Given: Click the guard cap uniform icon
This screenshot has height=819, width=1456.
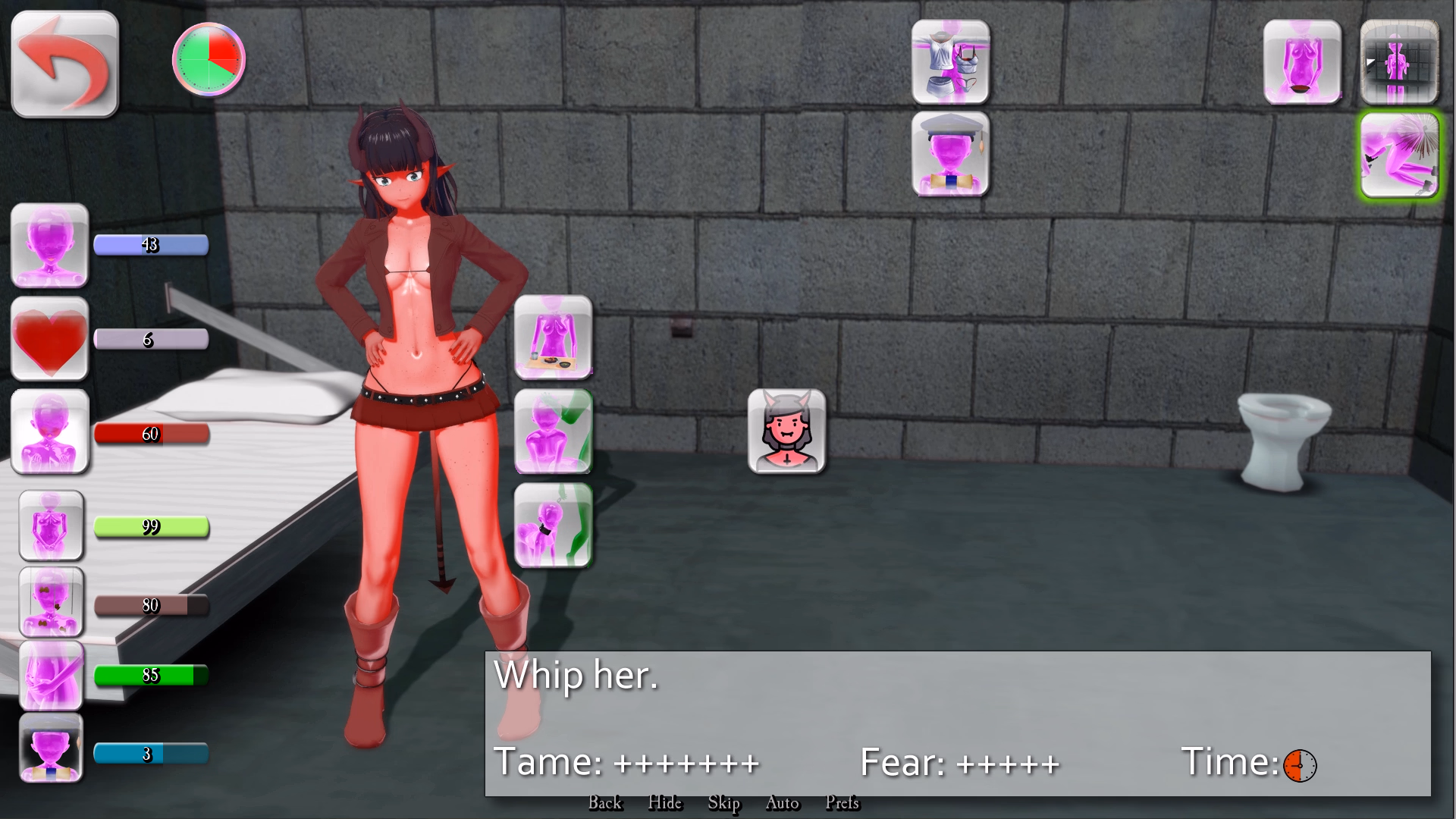Looking at the screenshot, I should pos(950,155).
